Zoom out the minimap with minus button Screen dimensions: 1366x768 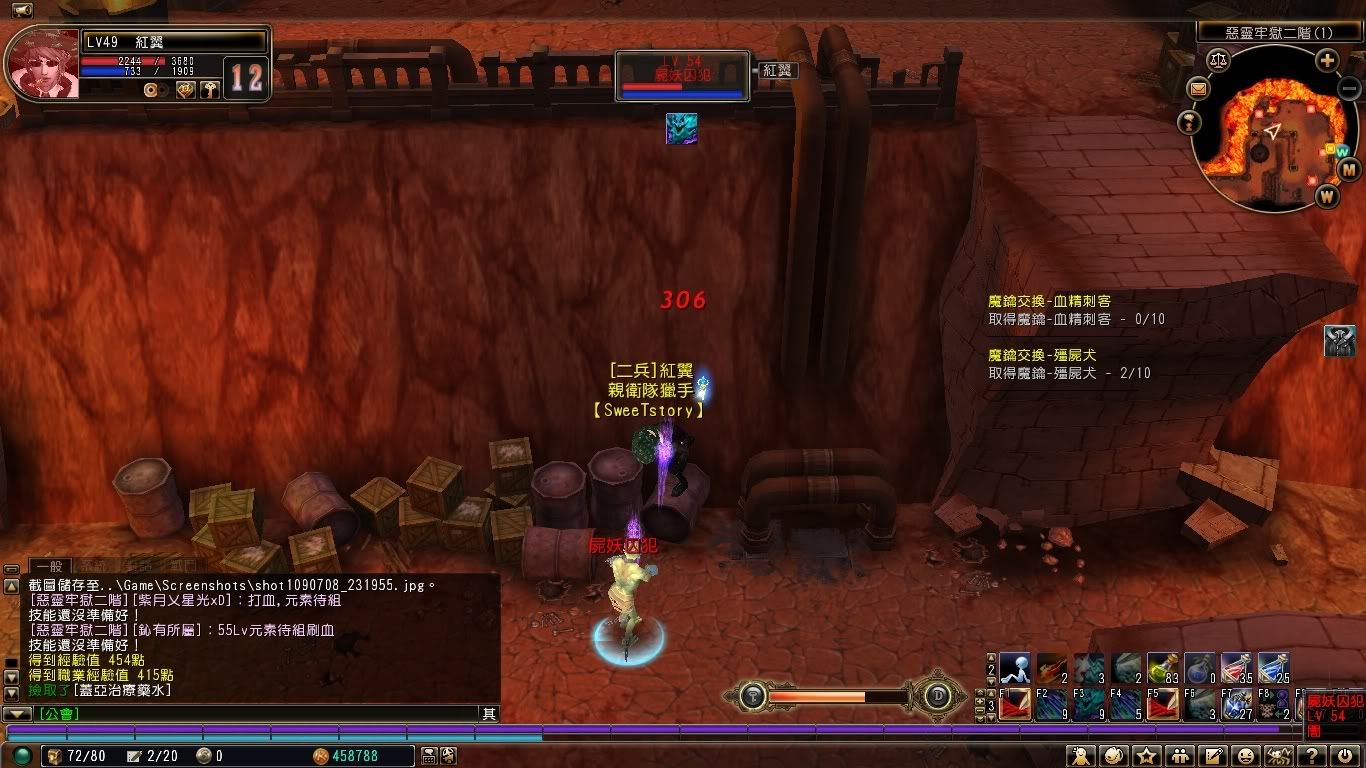coord(1348,90)
